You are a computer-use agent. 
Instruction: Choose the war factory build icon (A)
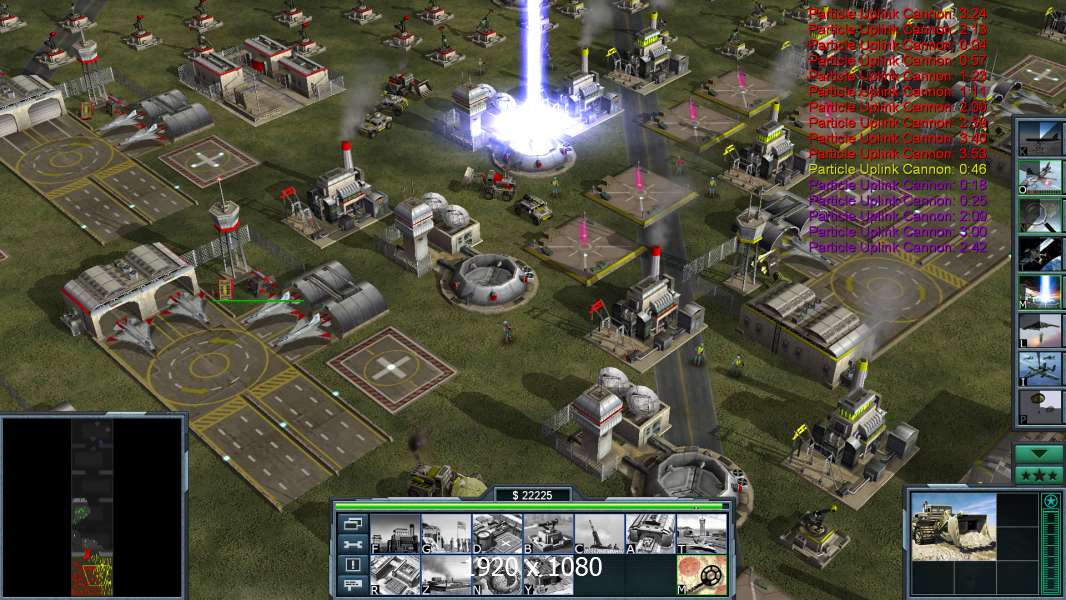[x=650, y=533]
